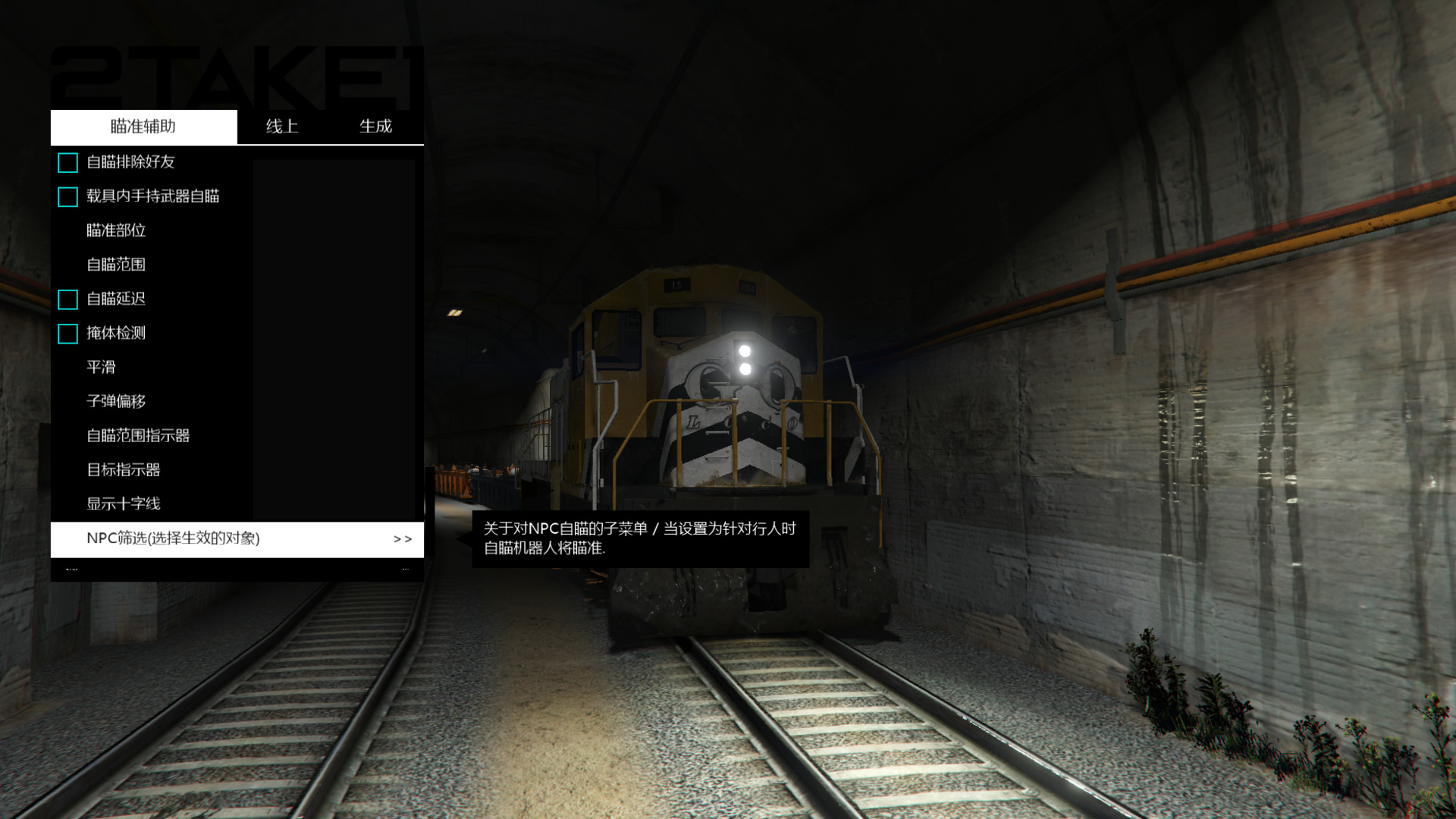The width and height of the screenshot is (1456, 819).
Task: Turn on 掩体检测 checkbox
Action: 68,334
